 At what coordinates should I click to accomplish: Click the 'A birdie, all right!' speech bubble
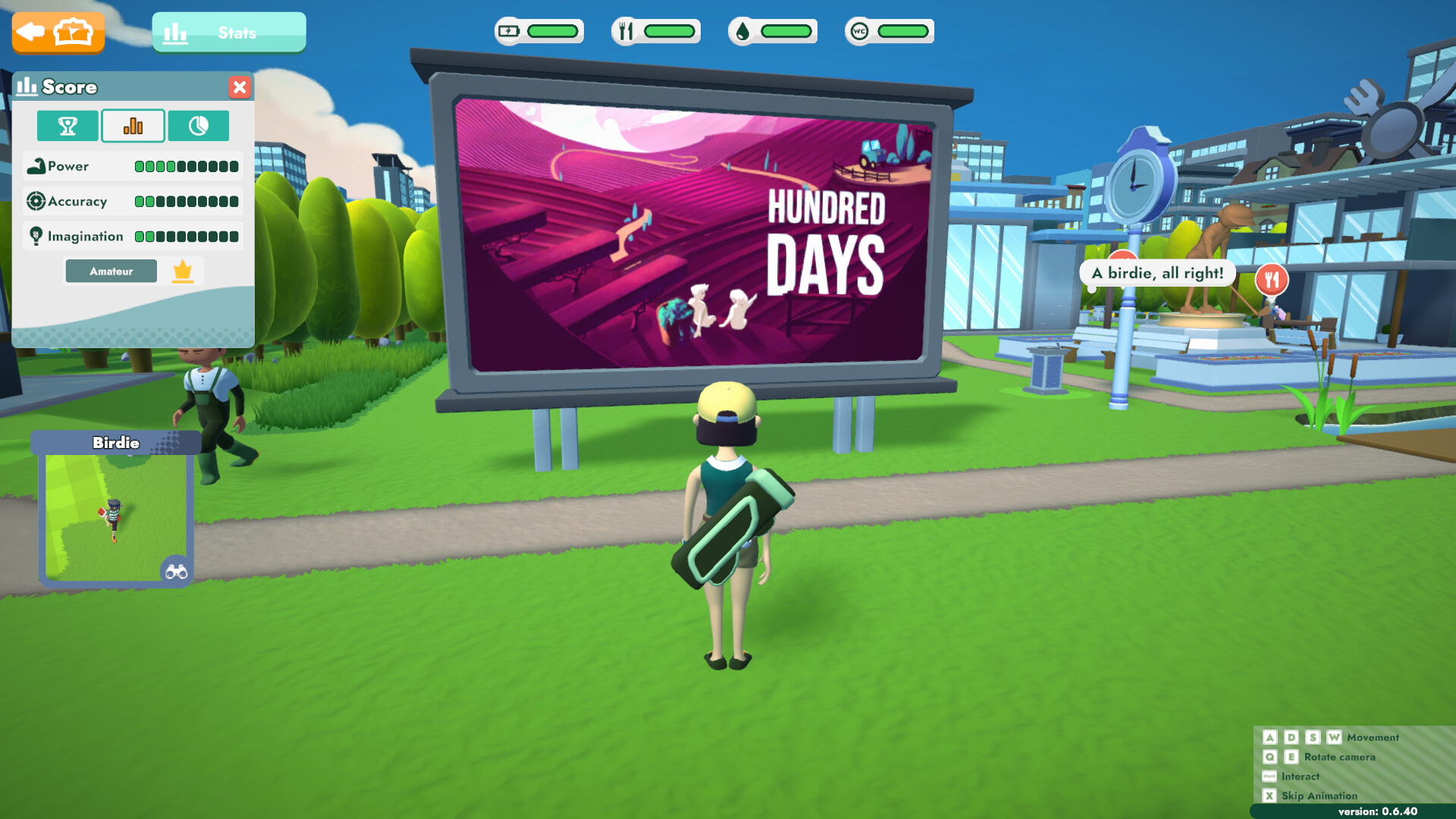[x=1159, y=272]
